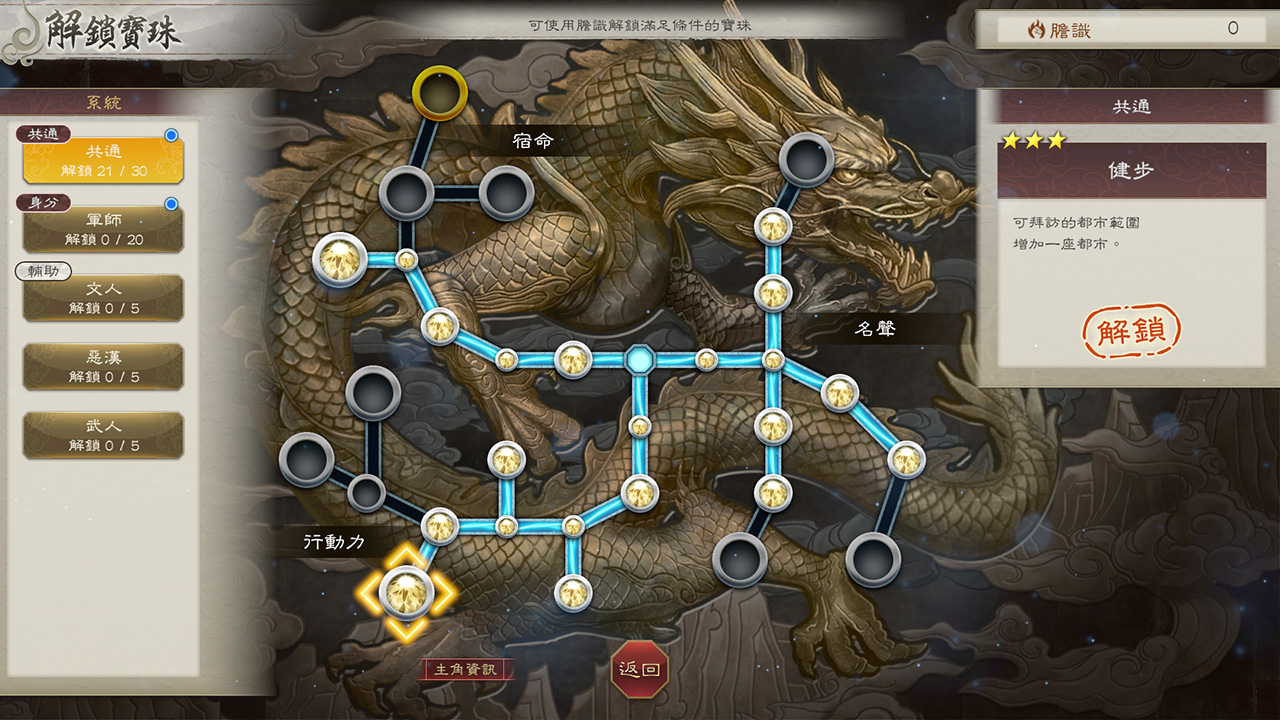Click the 返回 return seal button
The image size is (1280, 720).
pyautogui.click(x=640, y=671)
